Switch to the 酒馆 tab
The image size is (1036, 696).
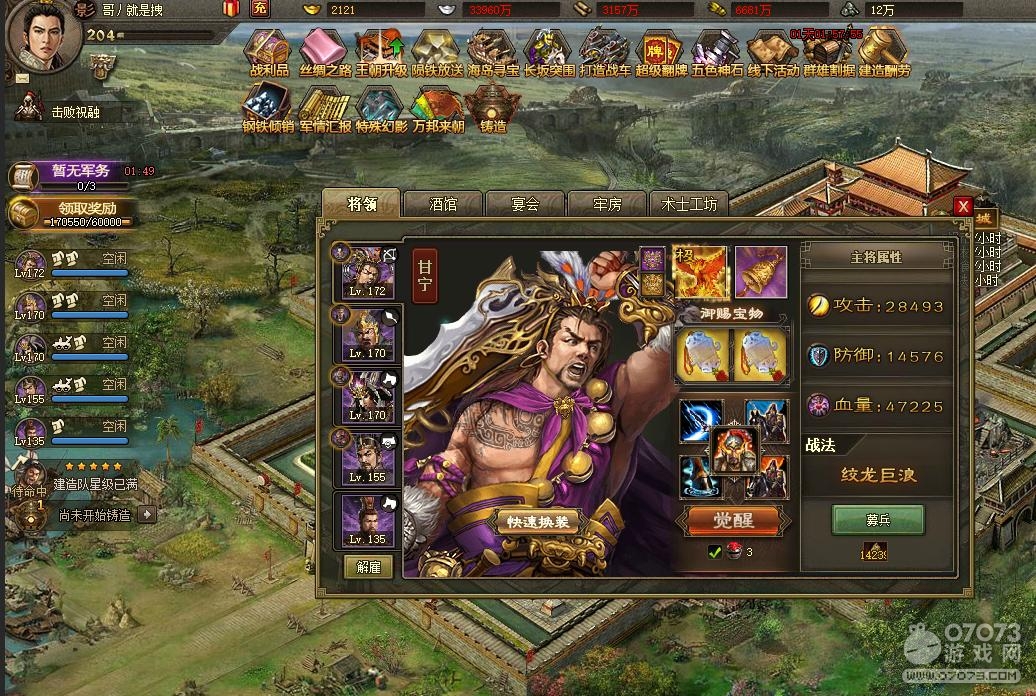[x=443, y=204]
